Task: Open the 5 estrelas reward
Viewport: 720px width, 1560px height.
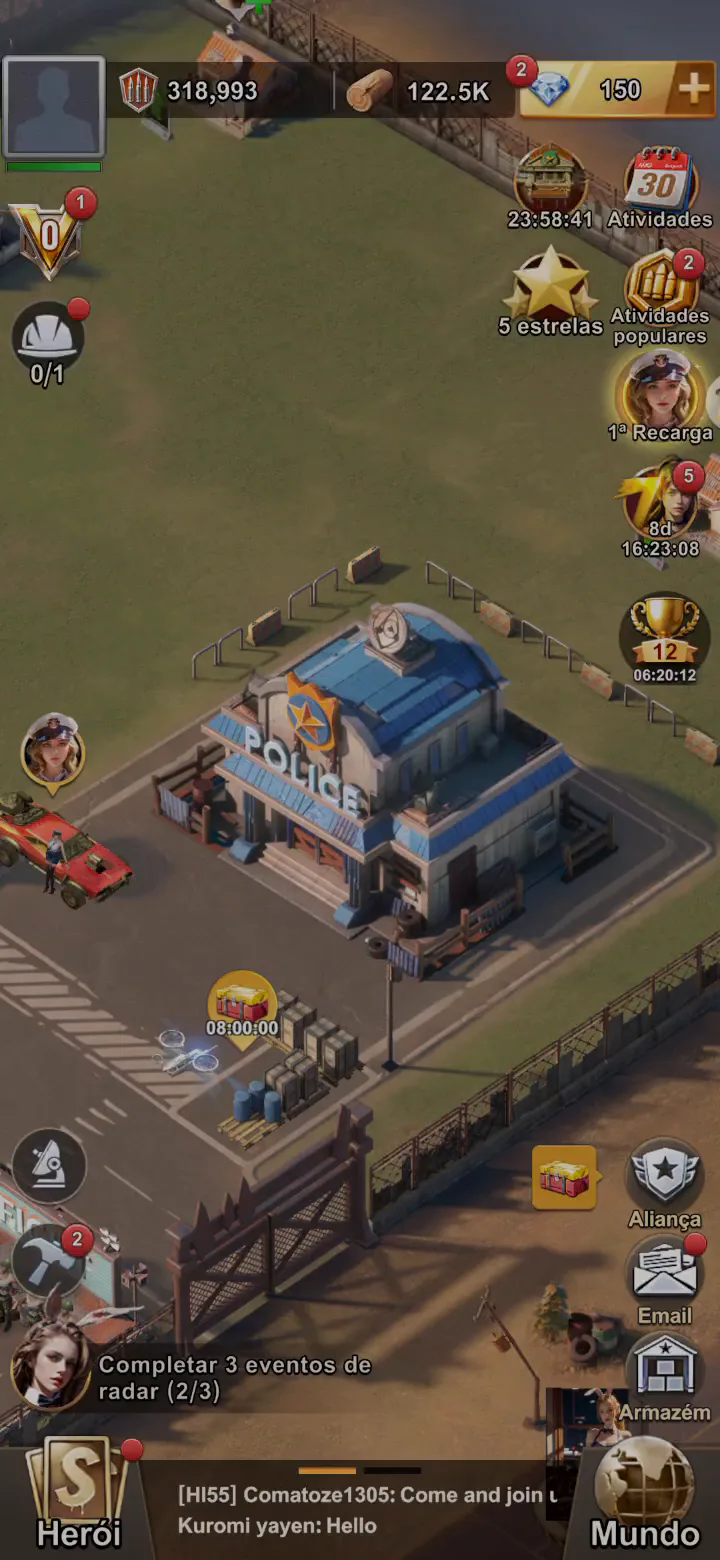Action: pos(550,286)
